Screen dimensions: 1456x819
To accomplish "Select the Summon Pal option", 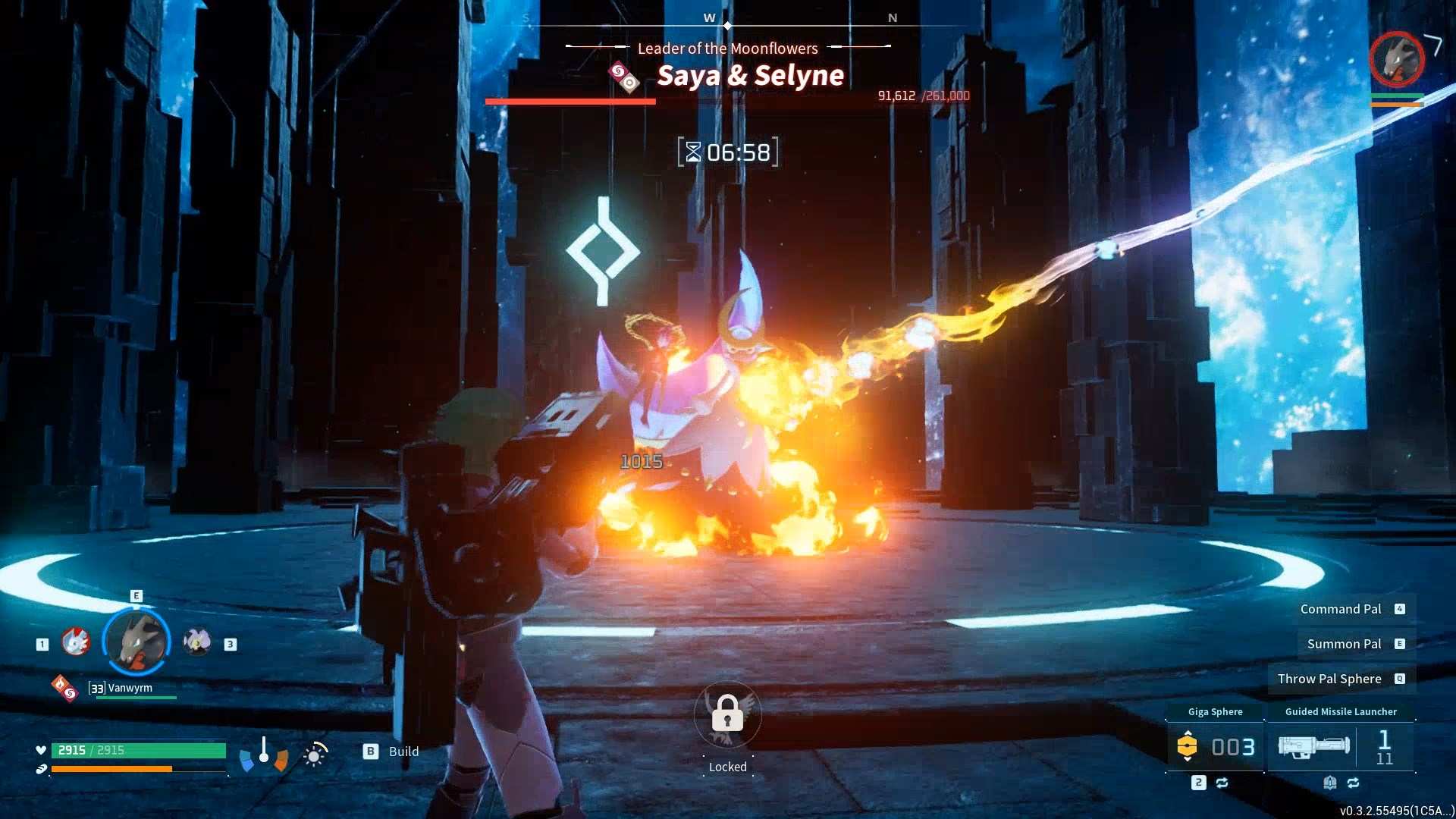I will pos(1344,644).
